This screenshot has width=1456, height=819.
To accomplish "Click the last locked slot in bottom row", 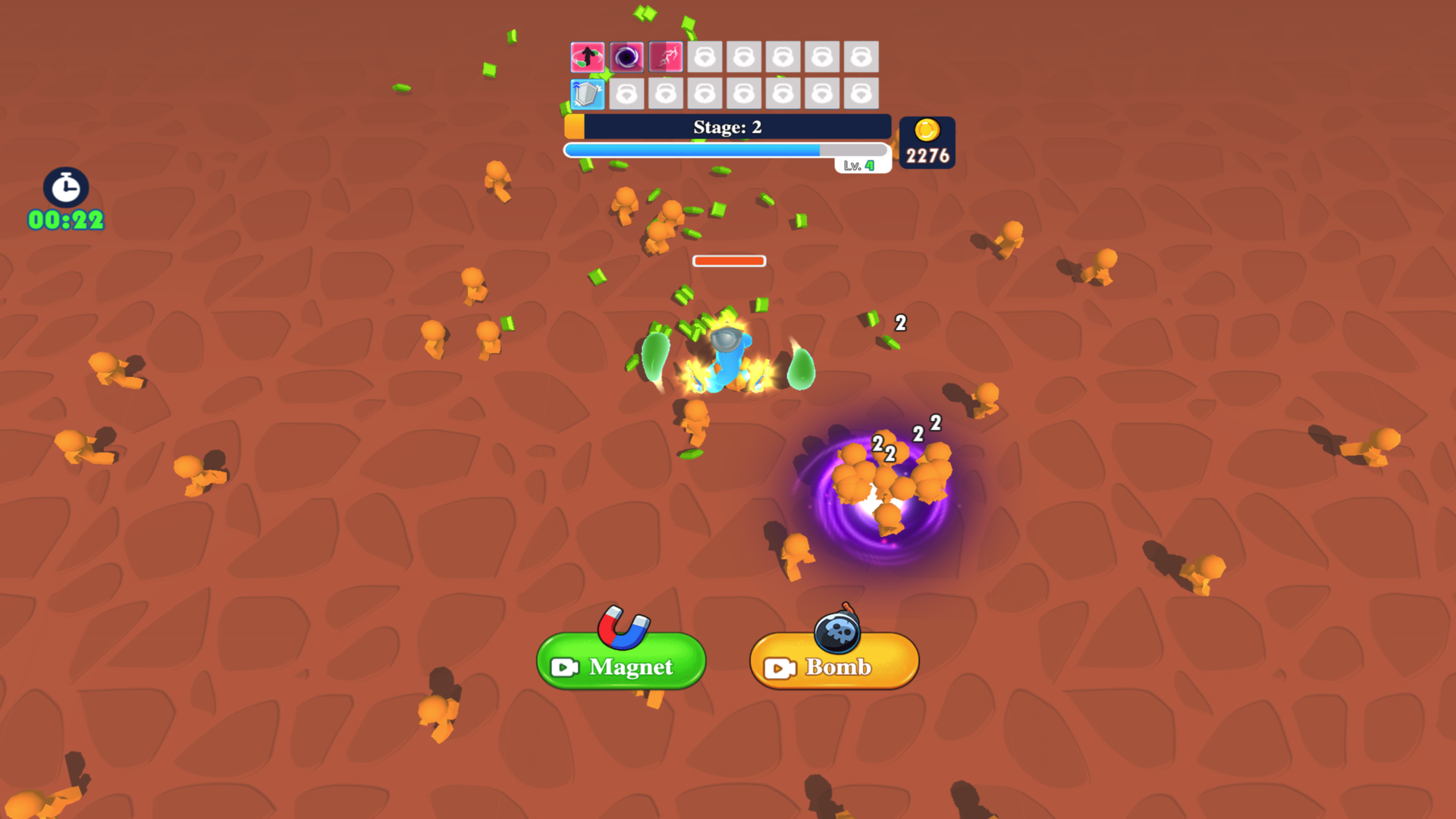I will tap(861, 94).
